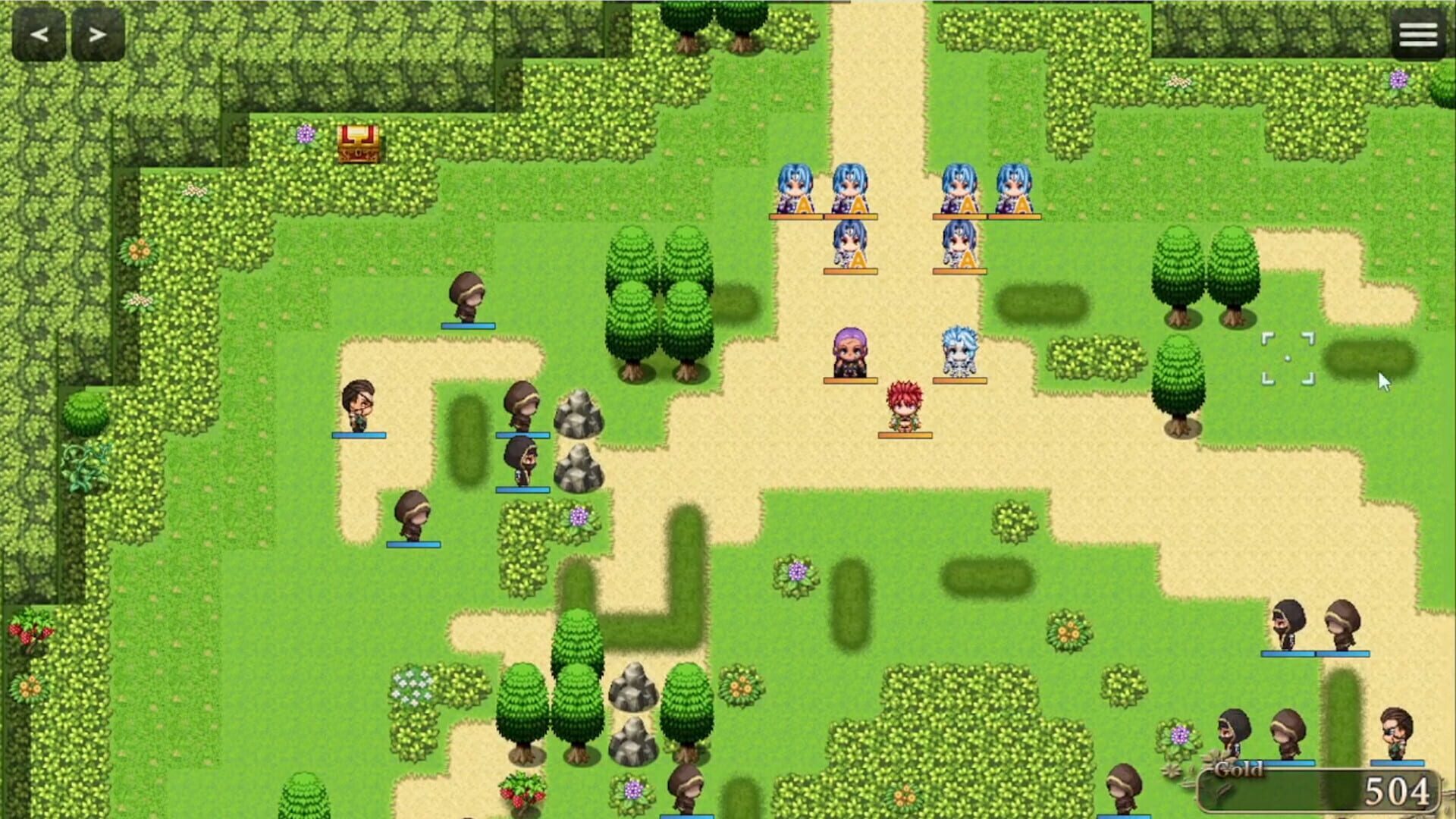Click the left arrow navigation button

pyautogui.click(x=39, y=33)
